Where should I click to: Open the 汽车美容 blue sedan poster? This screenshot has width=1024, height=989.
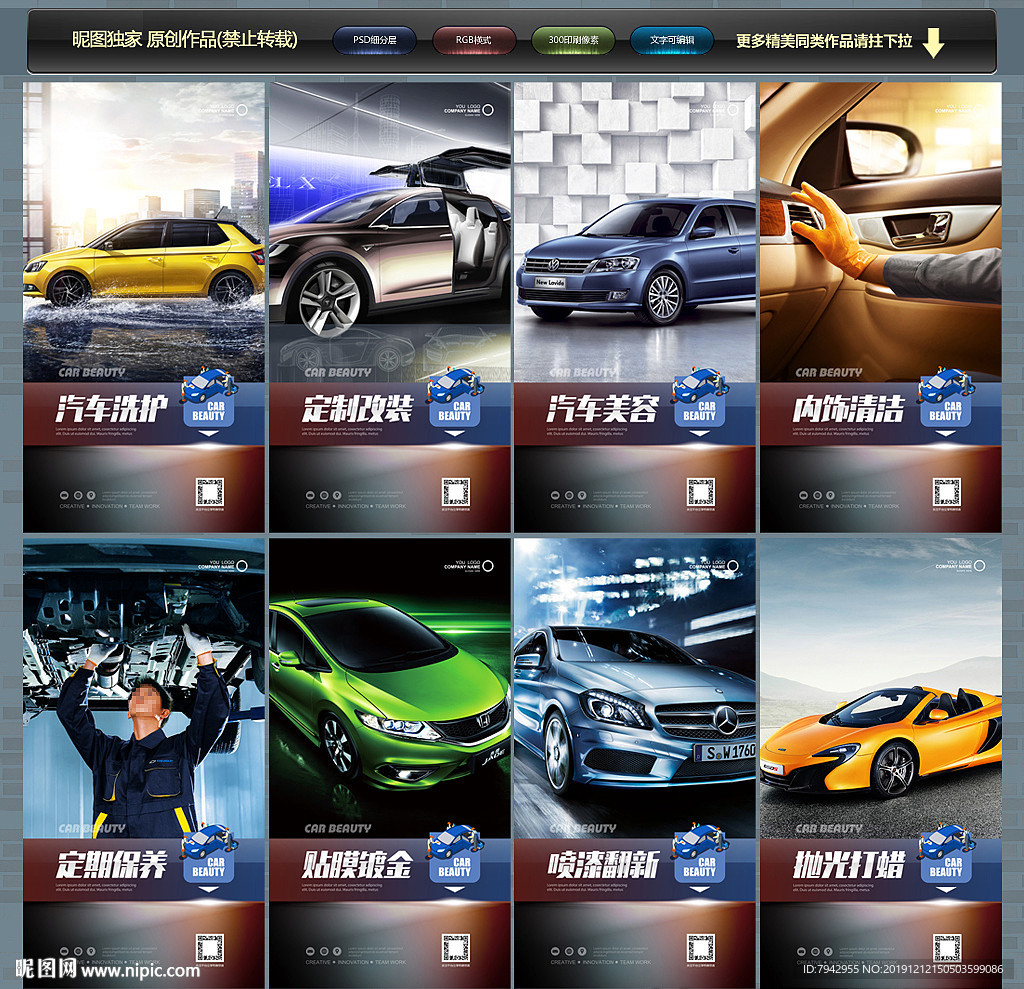click(635, 307)
